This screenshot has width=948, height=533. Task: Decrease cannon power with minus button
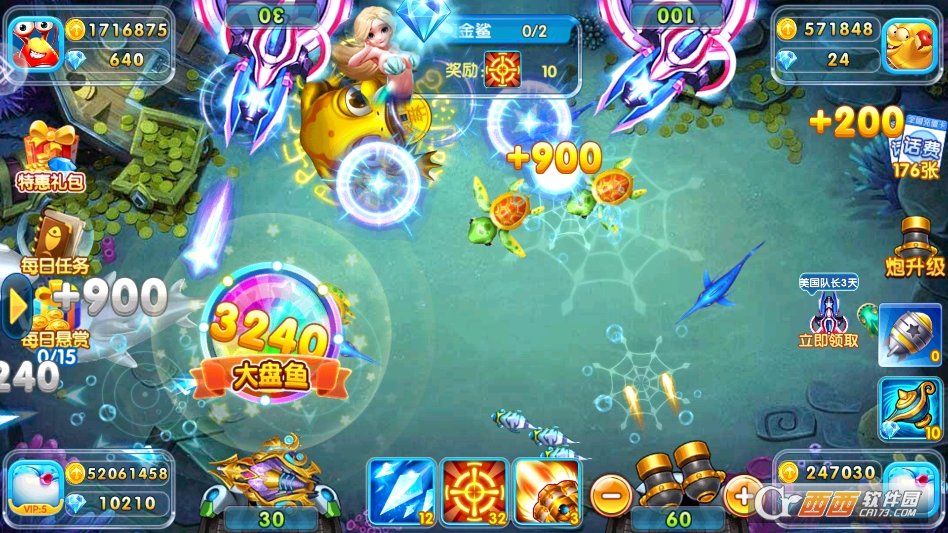click(609, 492)
